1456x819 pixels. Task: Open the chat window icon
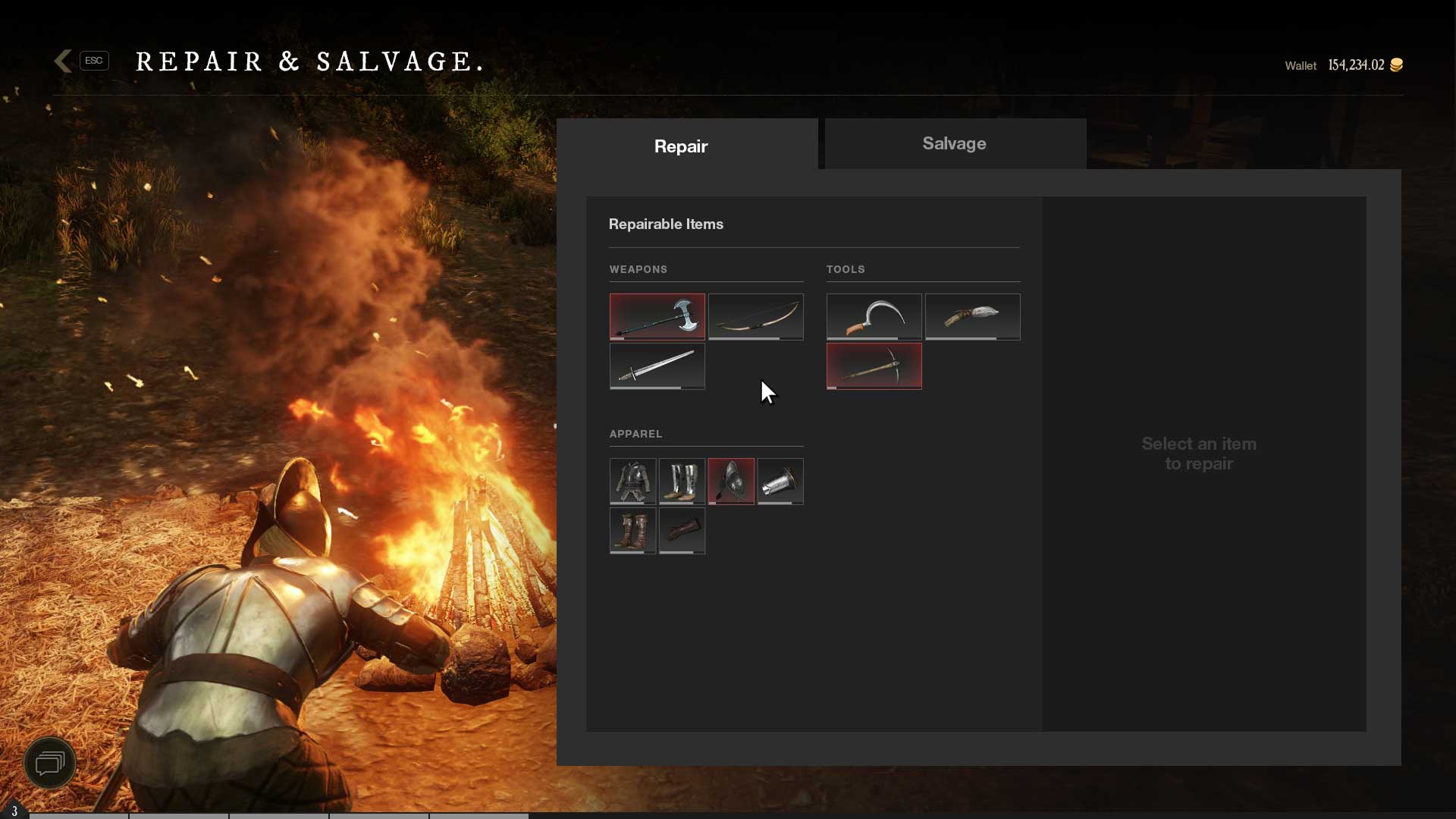click(x=50, y=762)
